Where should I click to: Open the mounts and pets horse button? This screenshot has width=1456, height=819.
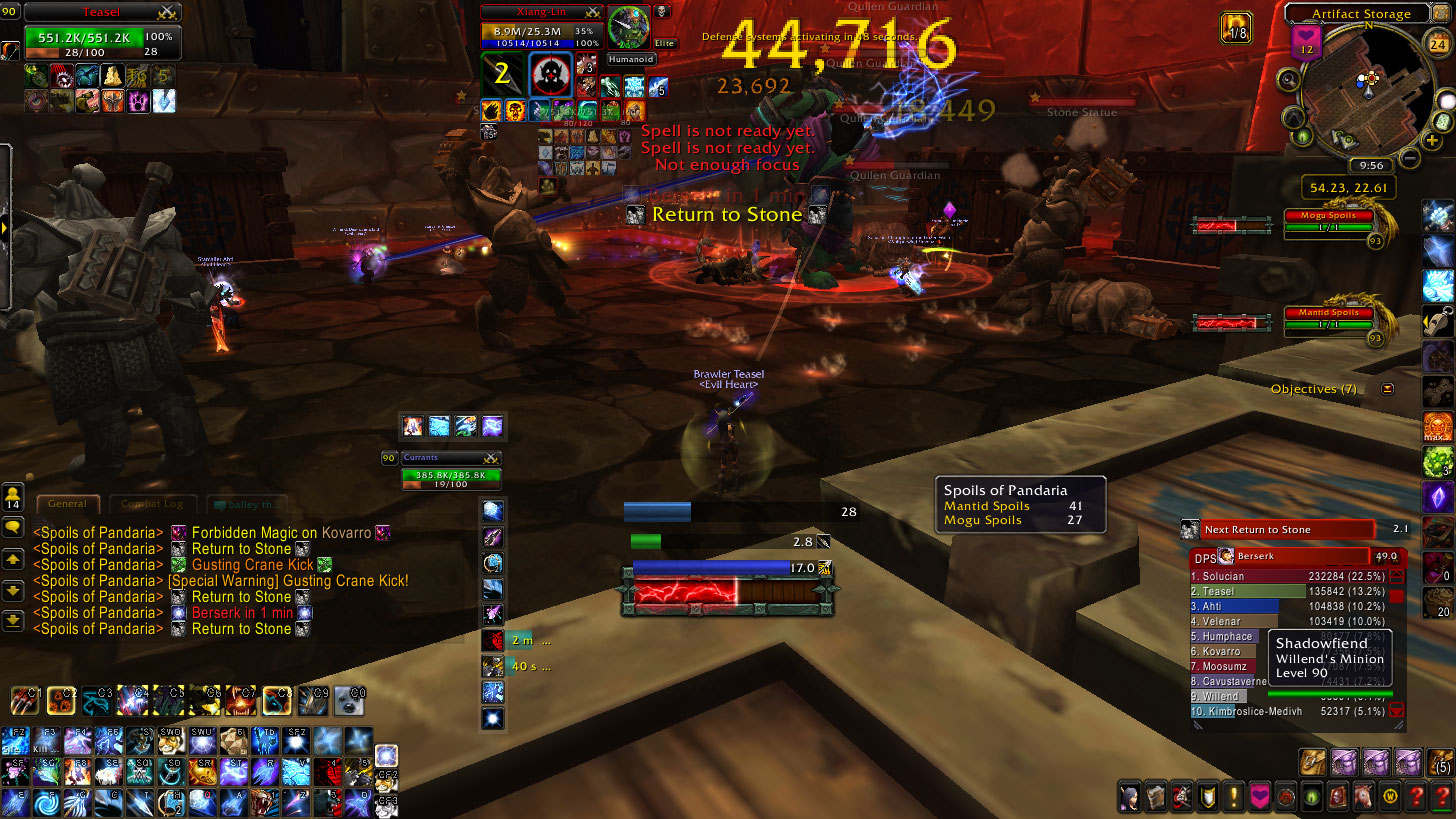pyautogui.click(x=1362, y=797)
